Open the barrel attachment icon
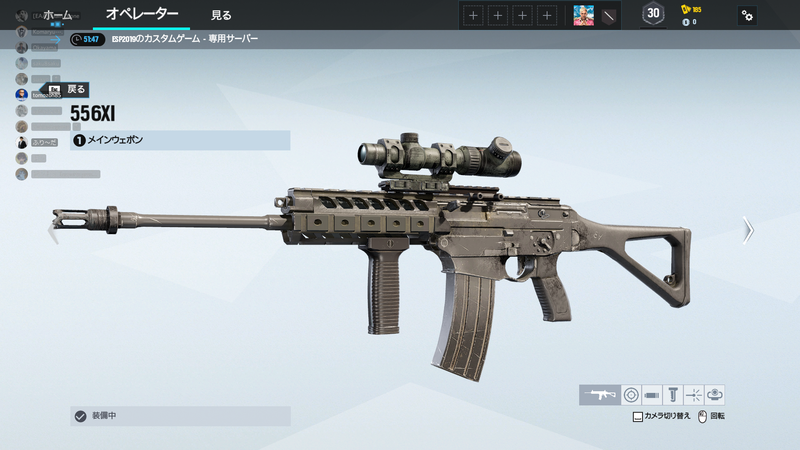 [651, 395]
